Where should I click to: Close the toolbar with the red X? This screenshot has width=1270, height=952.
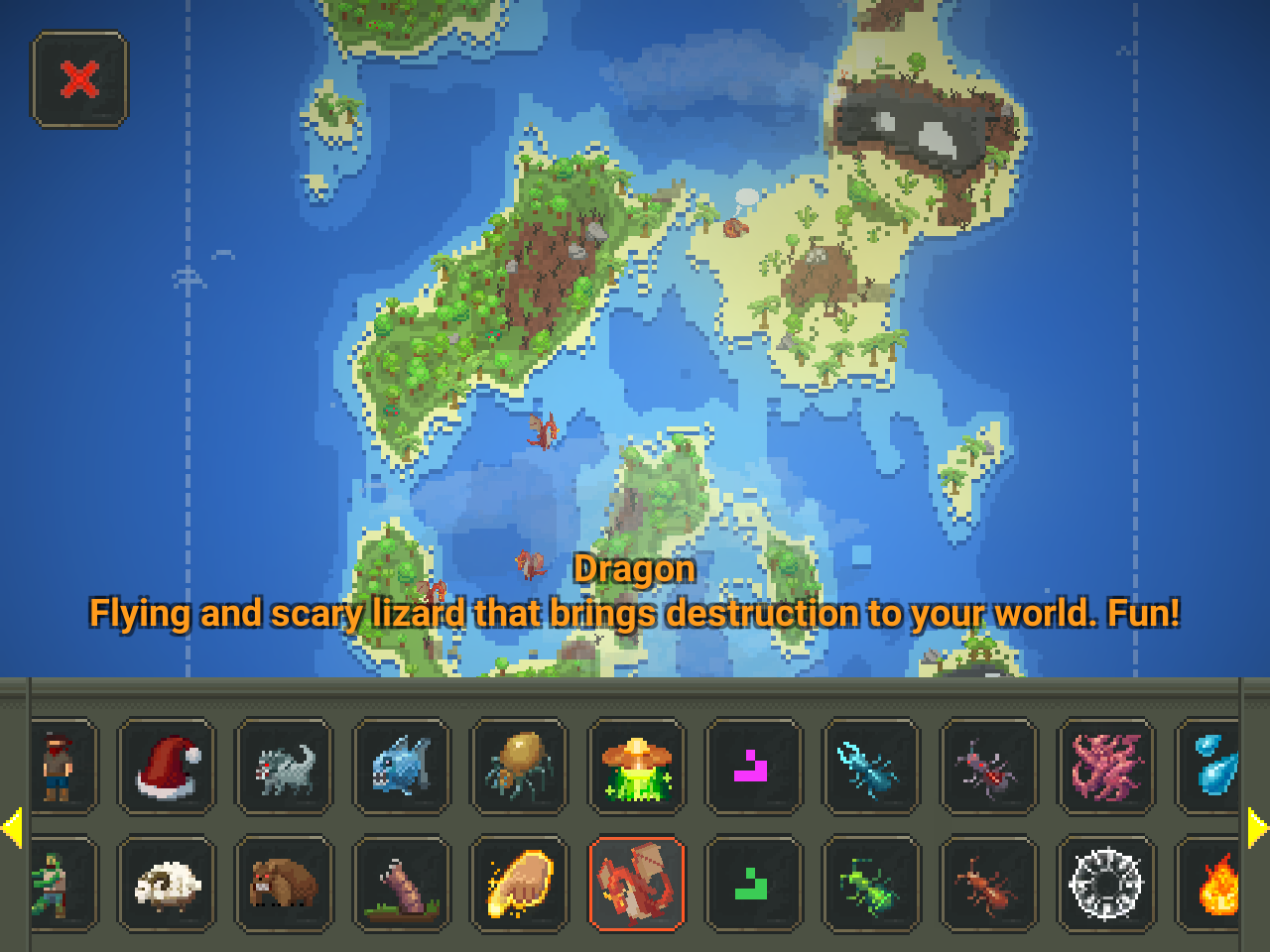(79, 79)
